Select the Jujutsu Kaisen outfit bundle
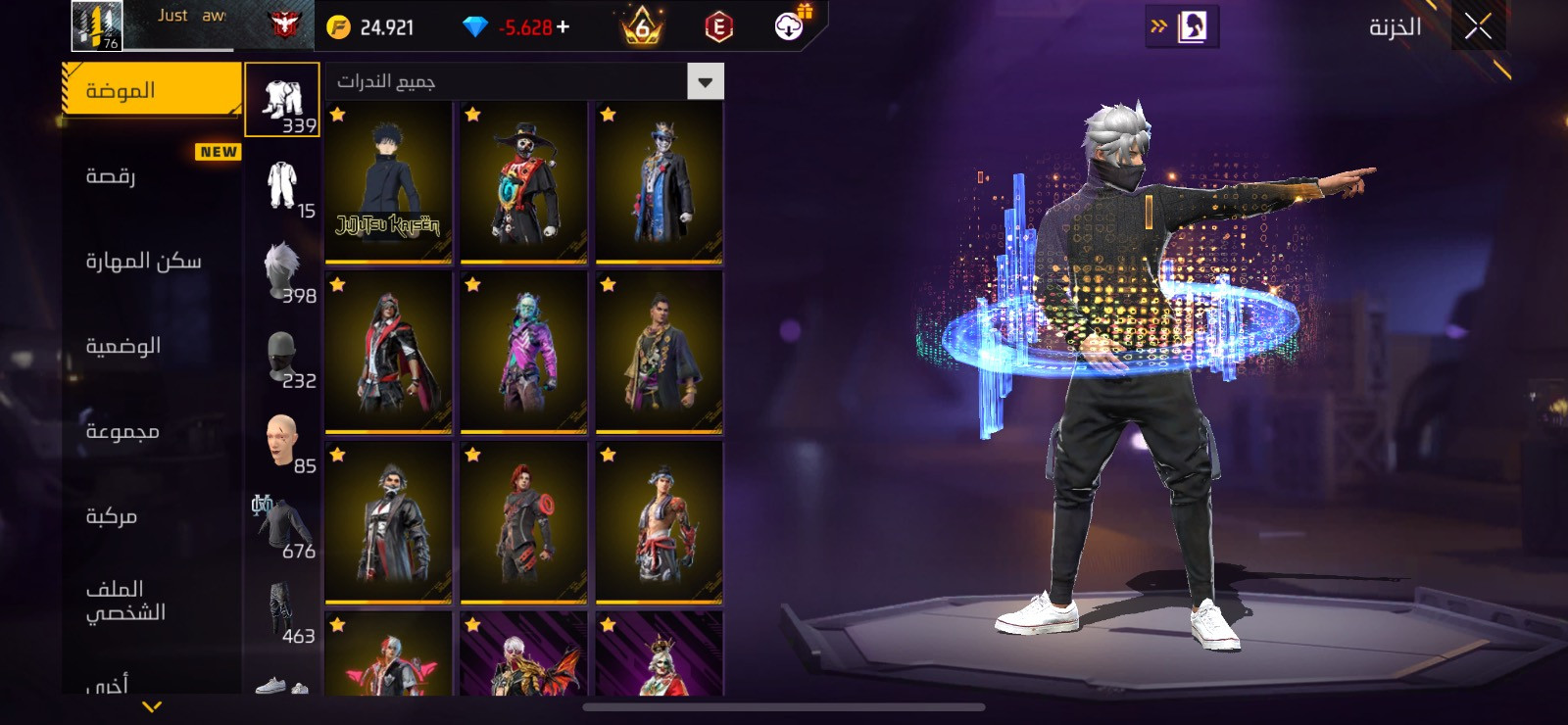 tap(388, 182)
